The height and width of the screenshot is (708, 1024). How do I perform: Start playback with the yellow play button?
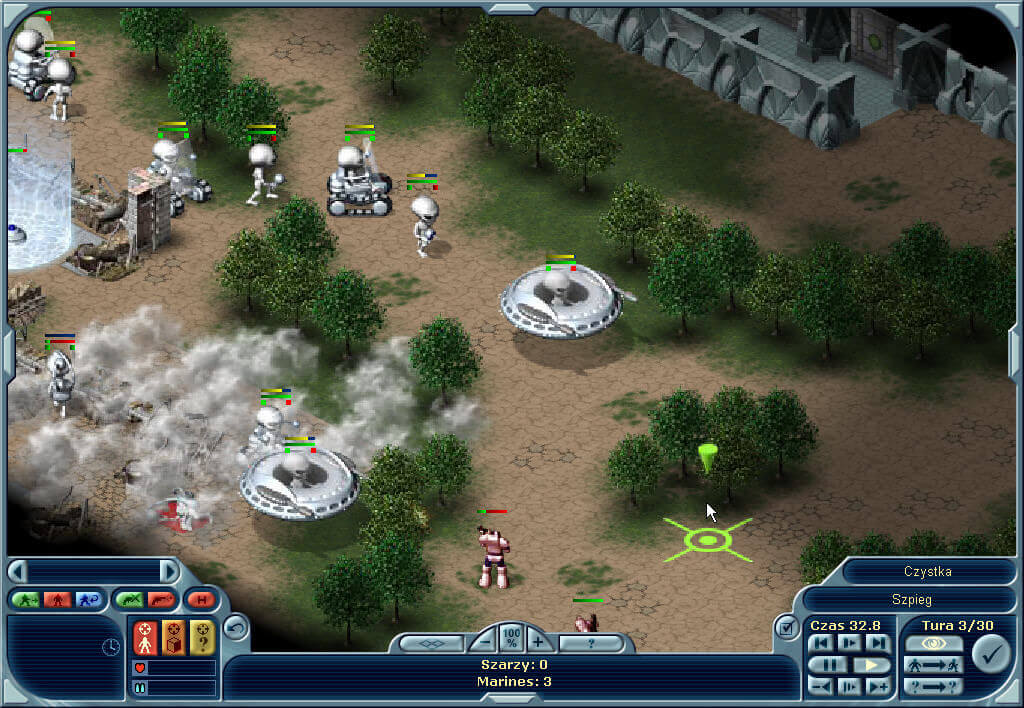click(x=871, y=664)
